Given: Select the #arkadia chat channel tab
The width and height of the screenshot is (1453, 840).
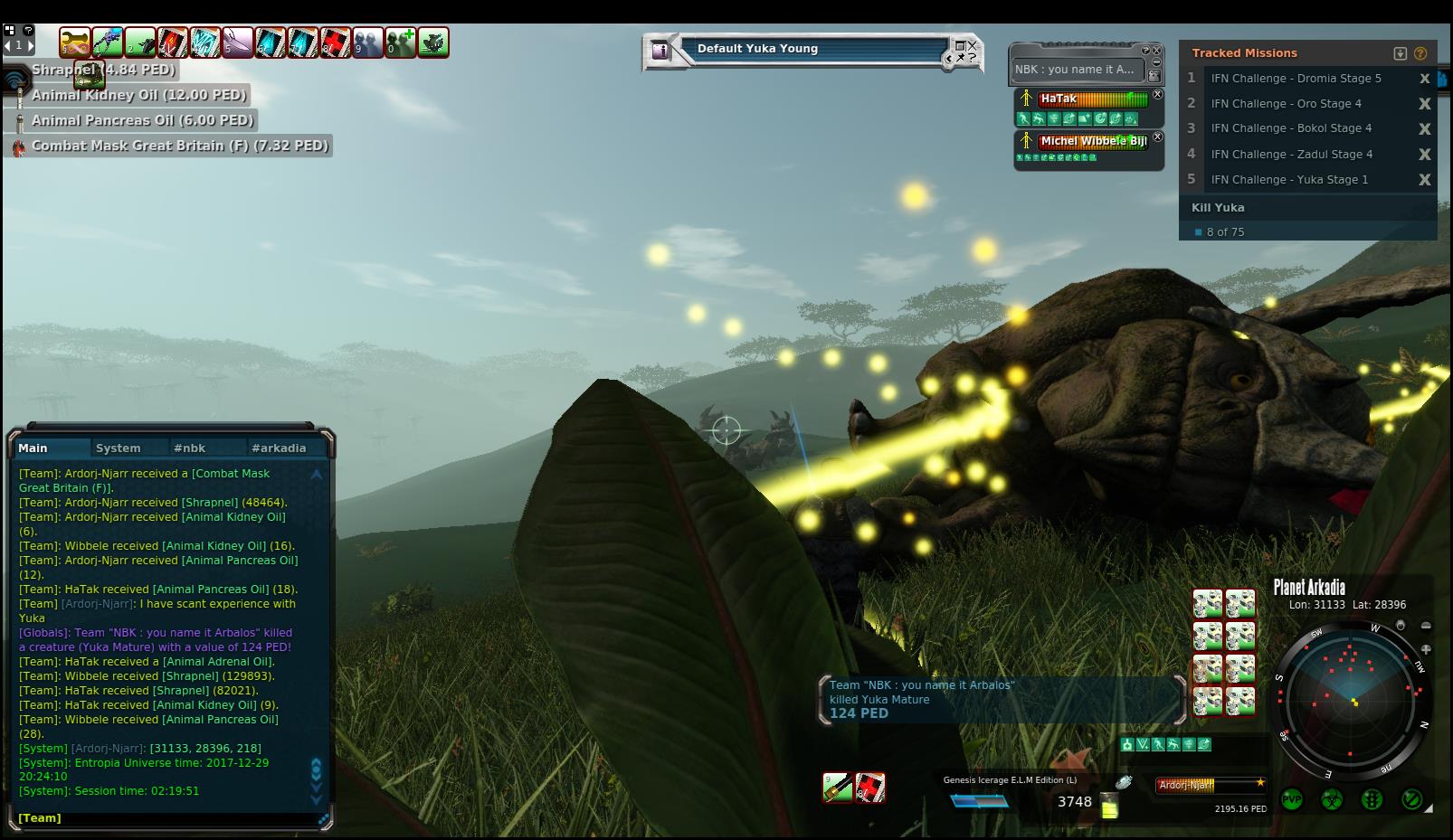Looking at the screenshot, I should [279, 448].
